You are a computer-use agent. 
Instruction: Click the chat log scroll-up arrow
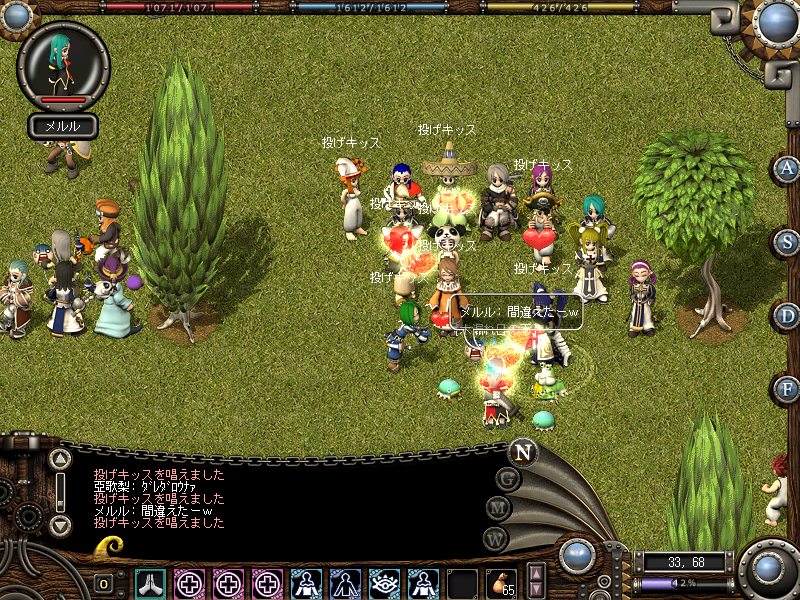pyautogui.click(x=60, y=460)
